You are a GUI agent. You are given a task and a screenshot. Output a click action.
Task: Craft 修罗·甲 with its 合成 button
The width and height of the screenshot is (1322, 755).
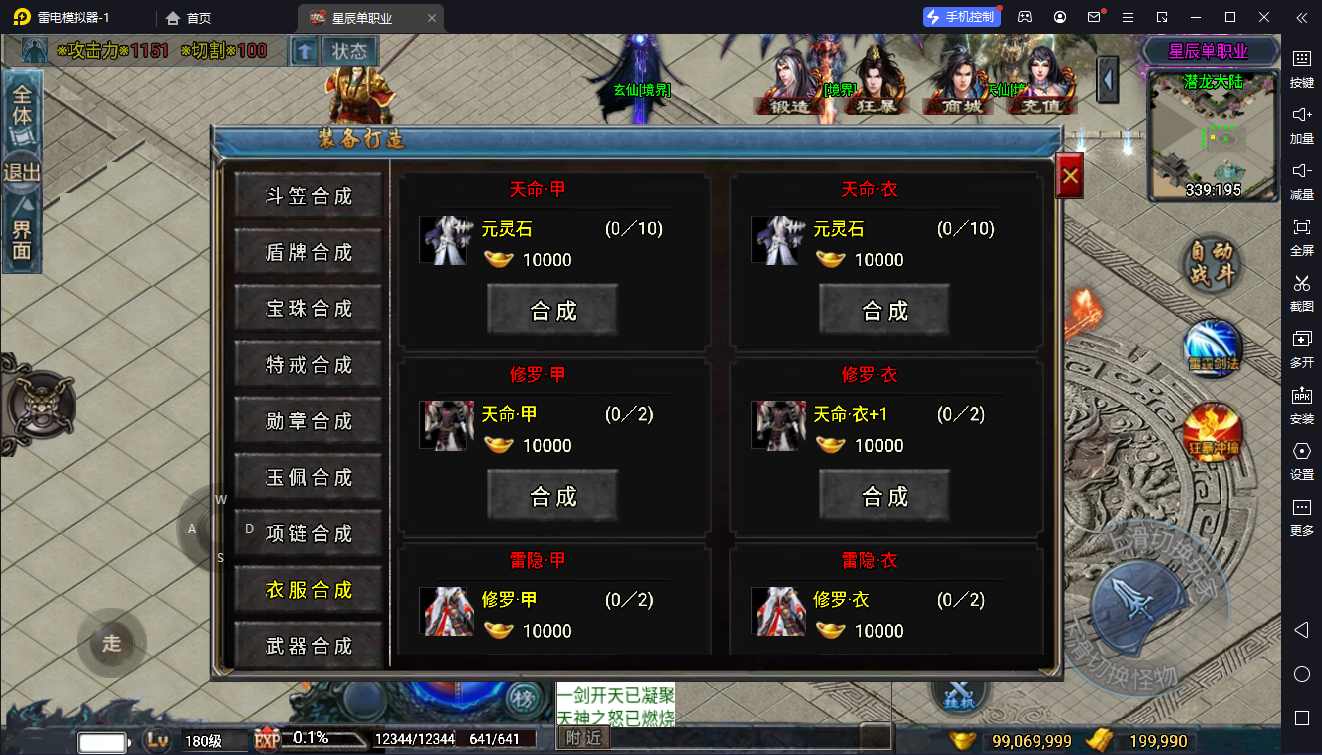tap(553, 496)
